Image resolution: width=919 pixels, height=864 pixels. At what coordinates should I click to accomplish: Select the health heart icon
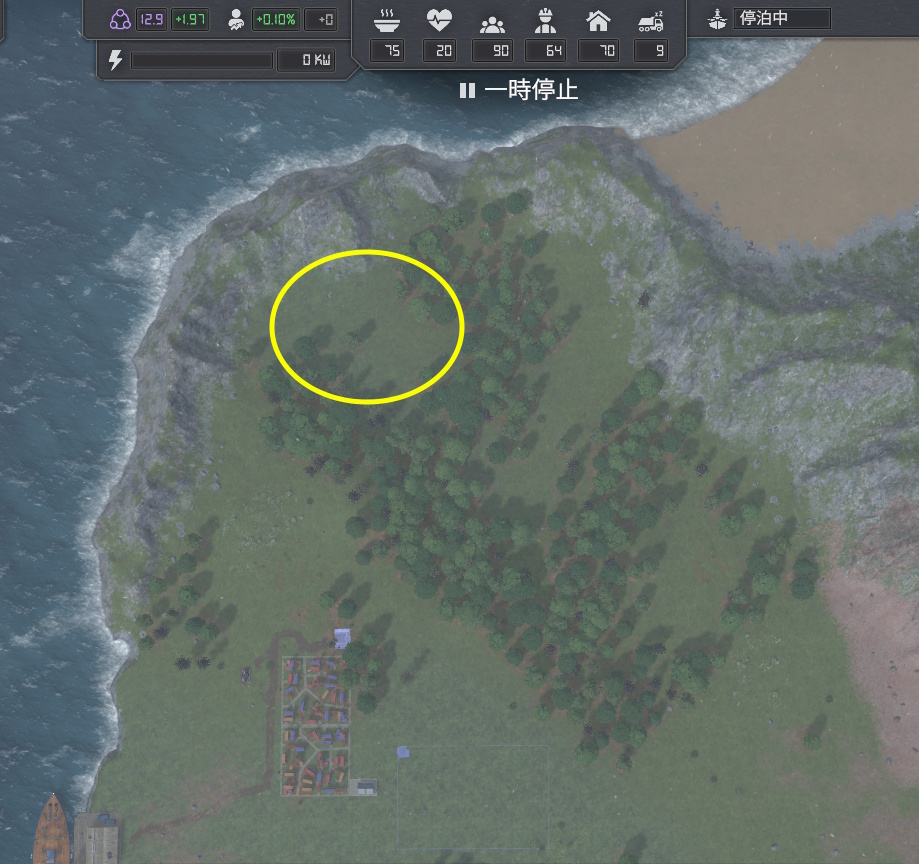point(439,19)
